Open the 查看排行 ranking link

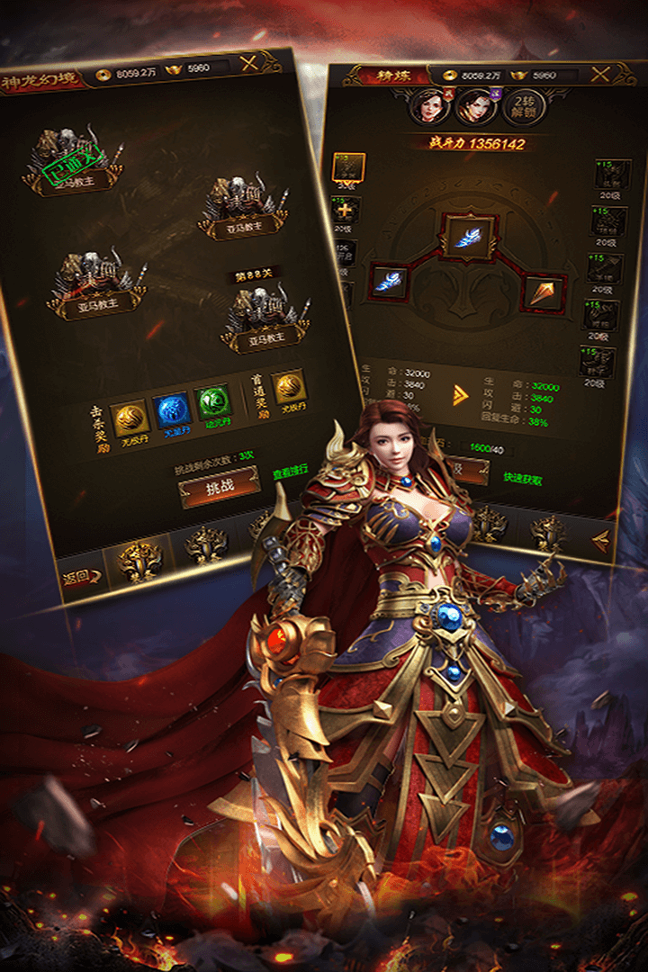291,473
